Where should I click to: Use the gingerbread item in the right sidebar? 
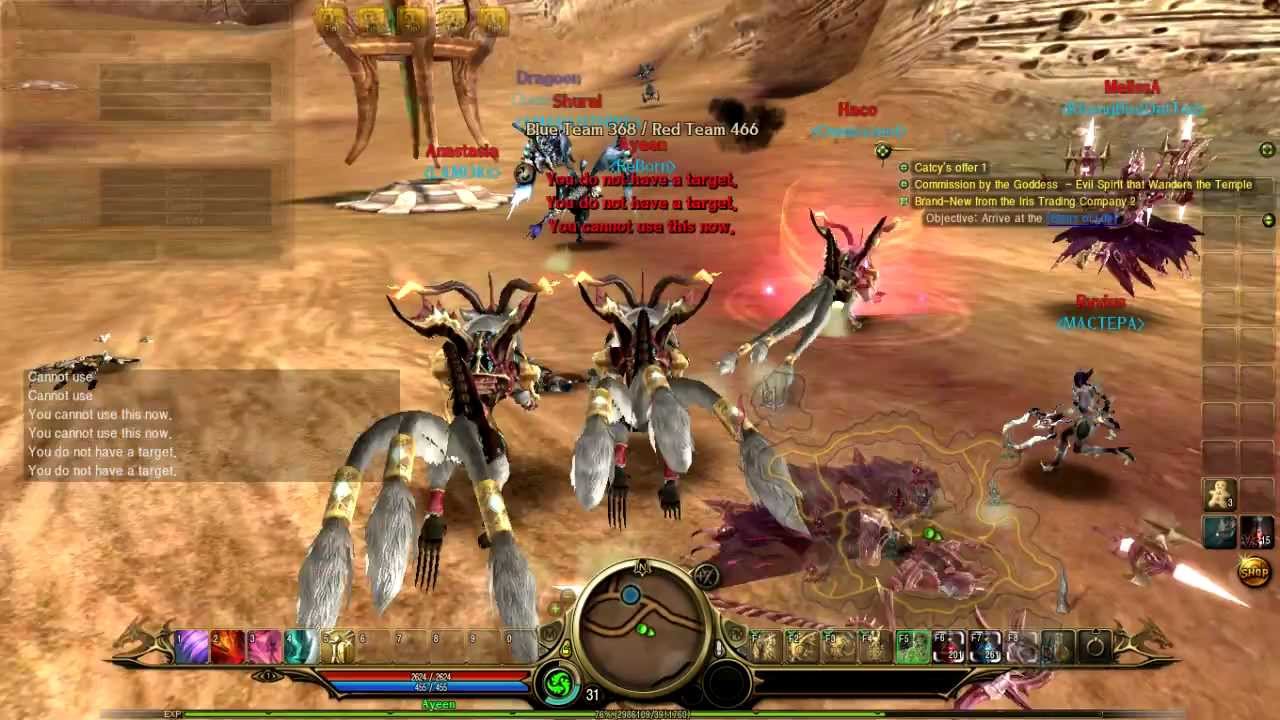click(x=1219, y=494)
